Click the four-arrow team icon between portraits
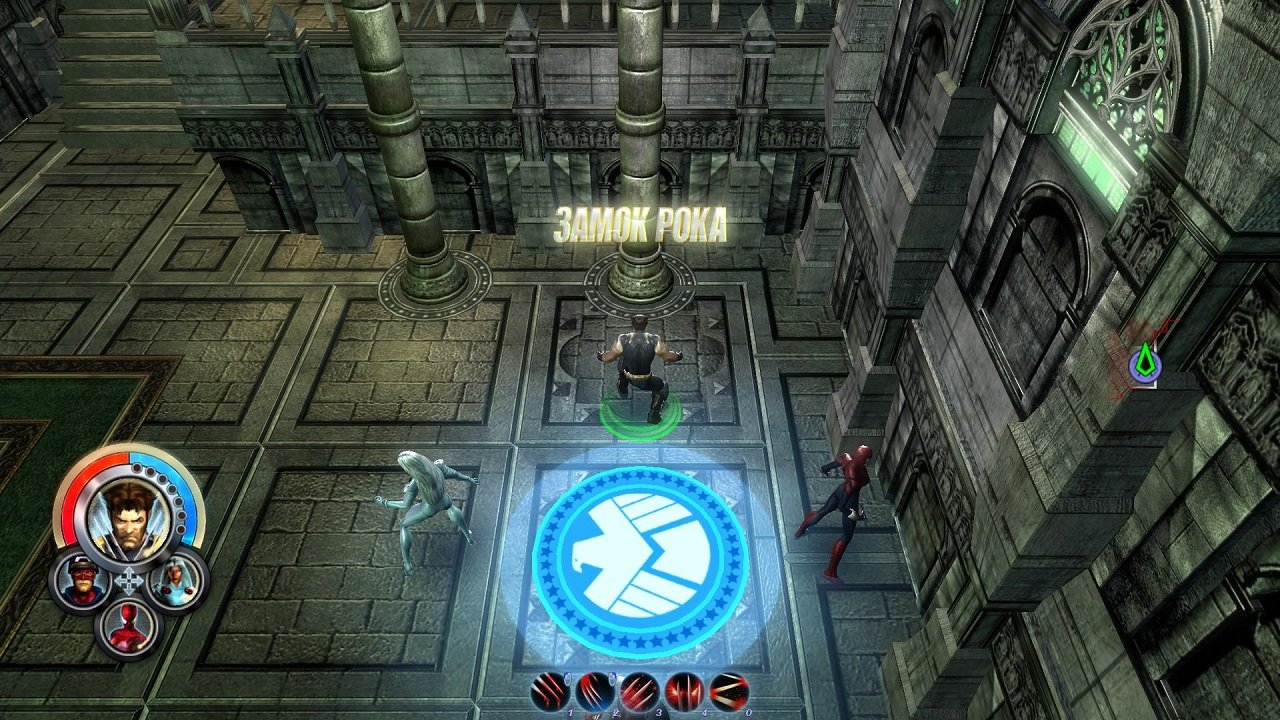Viewport: 1280px width, 720px height. click(128, 581)
